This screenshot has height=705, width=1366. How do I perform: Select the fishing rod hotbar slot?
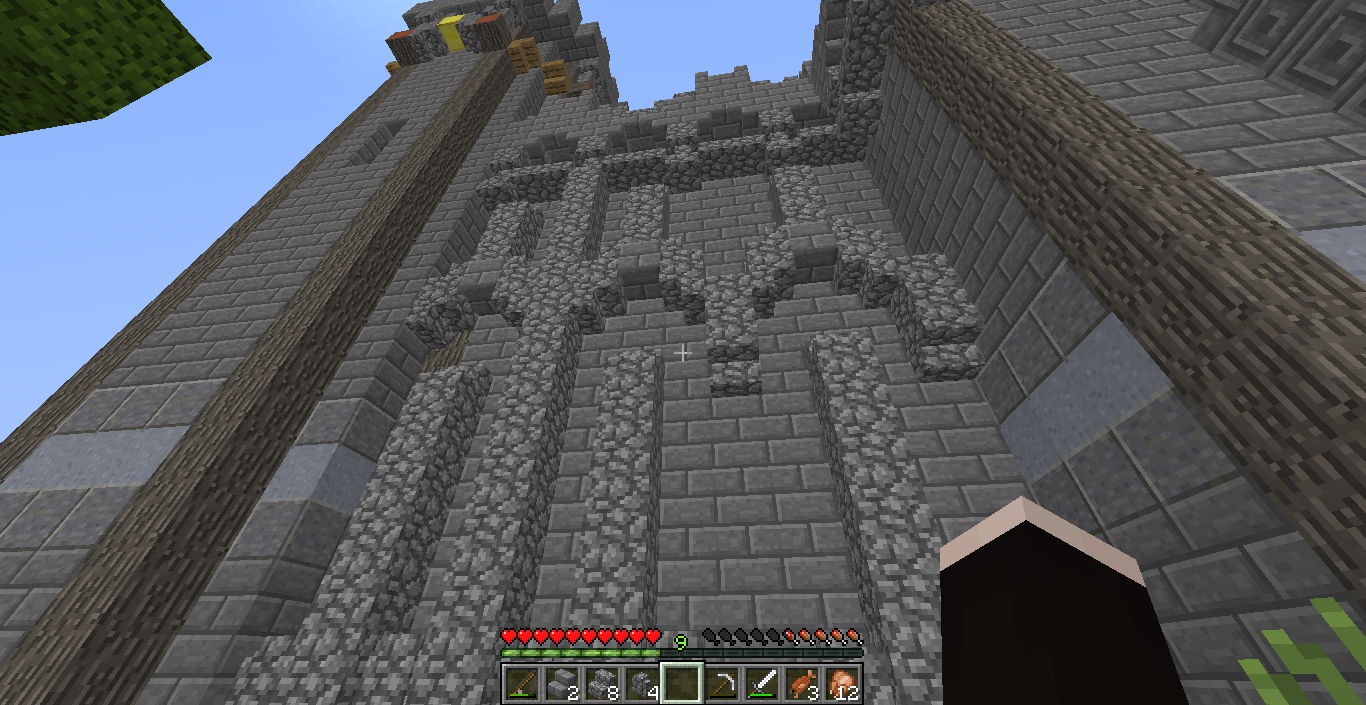(x=521, y=684)
